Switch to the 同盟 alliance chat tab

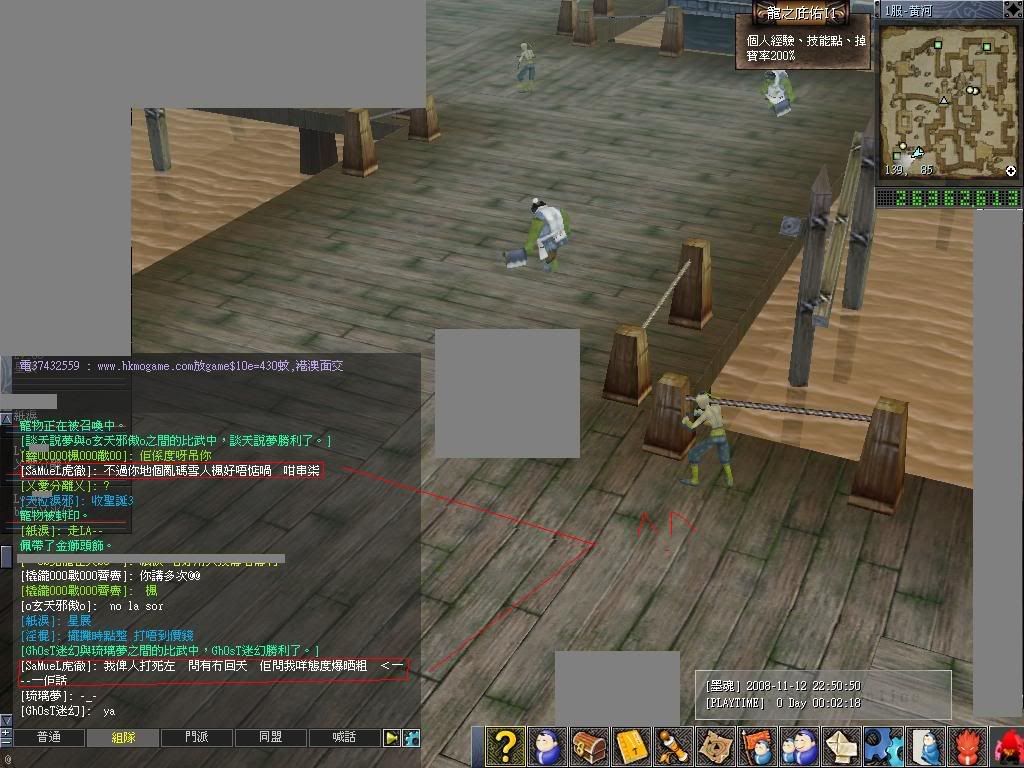click(270, 738)
